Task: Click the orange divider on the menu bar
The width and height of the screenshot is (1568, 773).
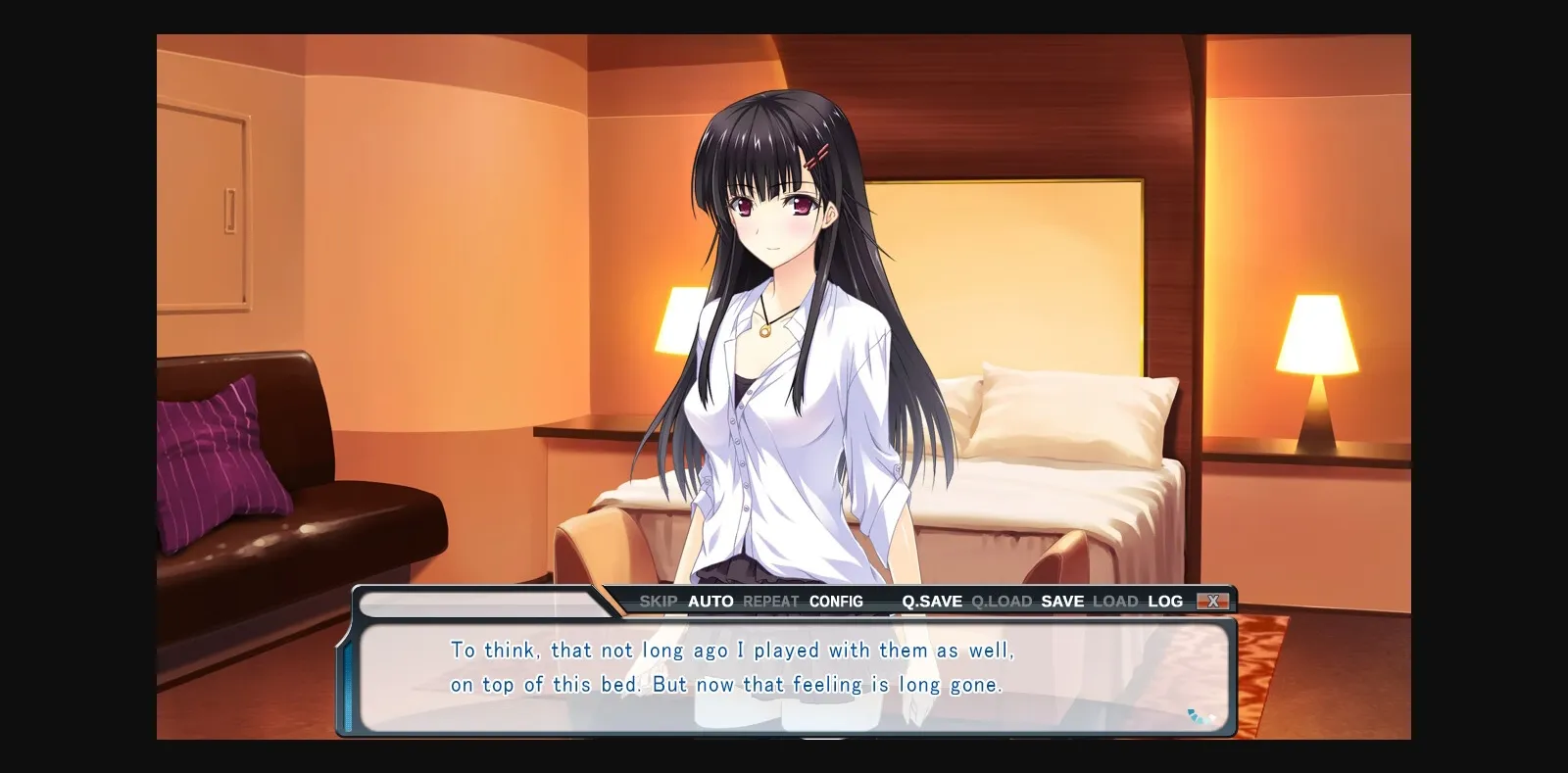Action: (610, 601)
